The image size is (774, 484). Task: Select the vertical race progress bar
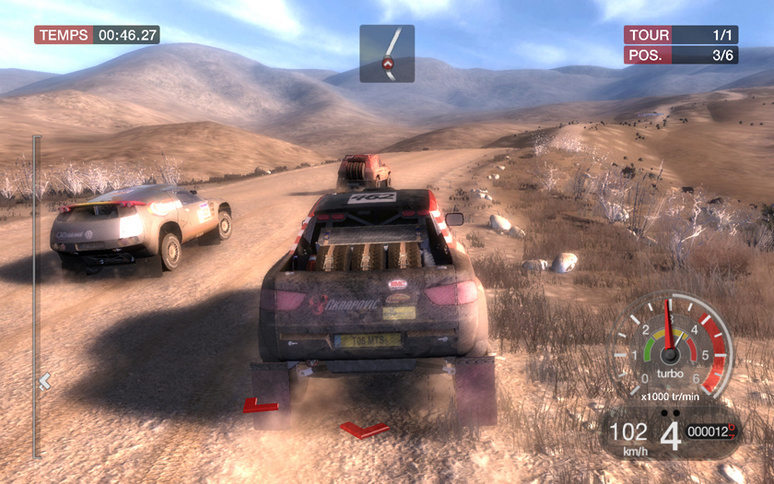click(38, 296)
